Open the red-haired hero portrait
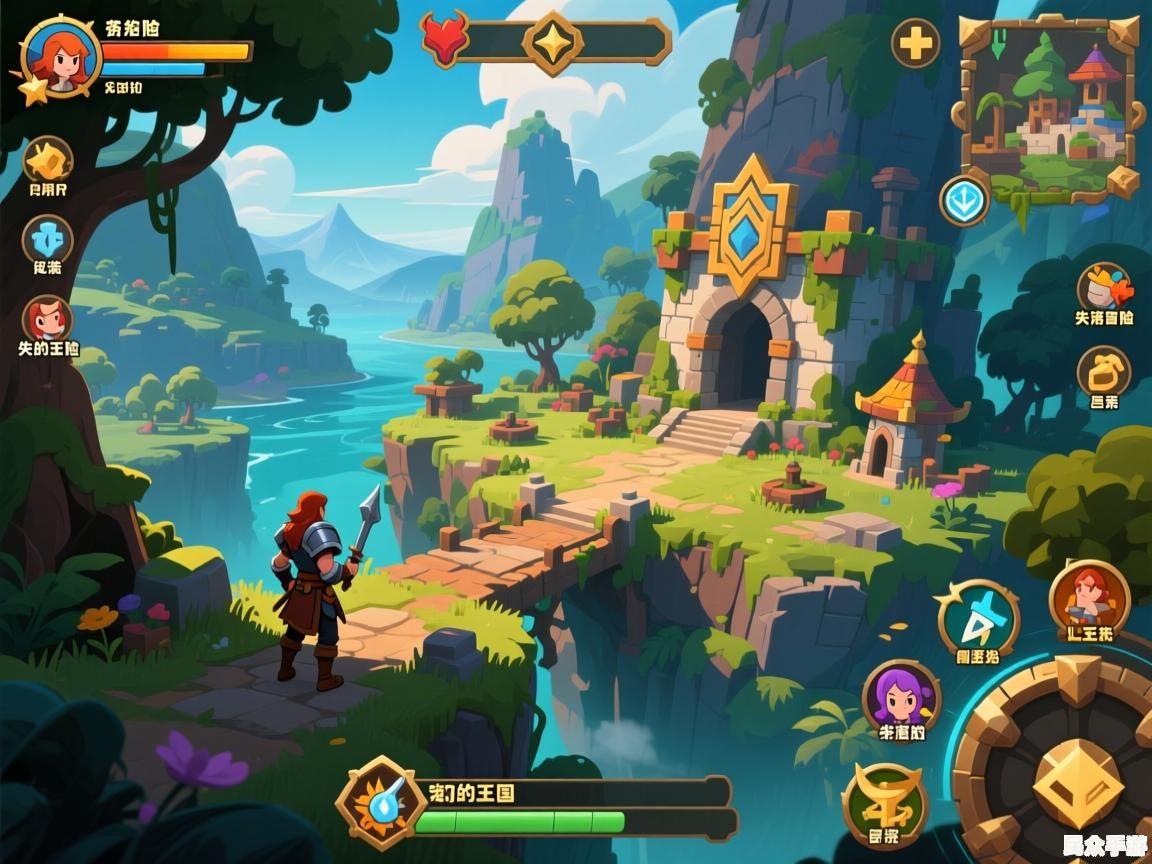The image size is (1152, 864). pos(60,56)
